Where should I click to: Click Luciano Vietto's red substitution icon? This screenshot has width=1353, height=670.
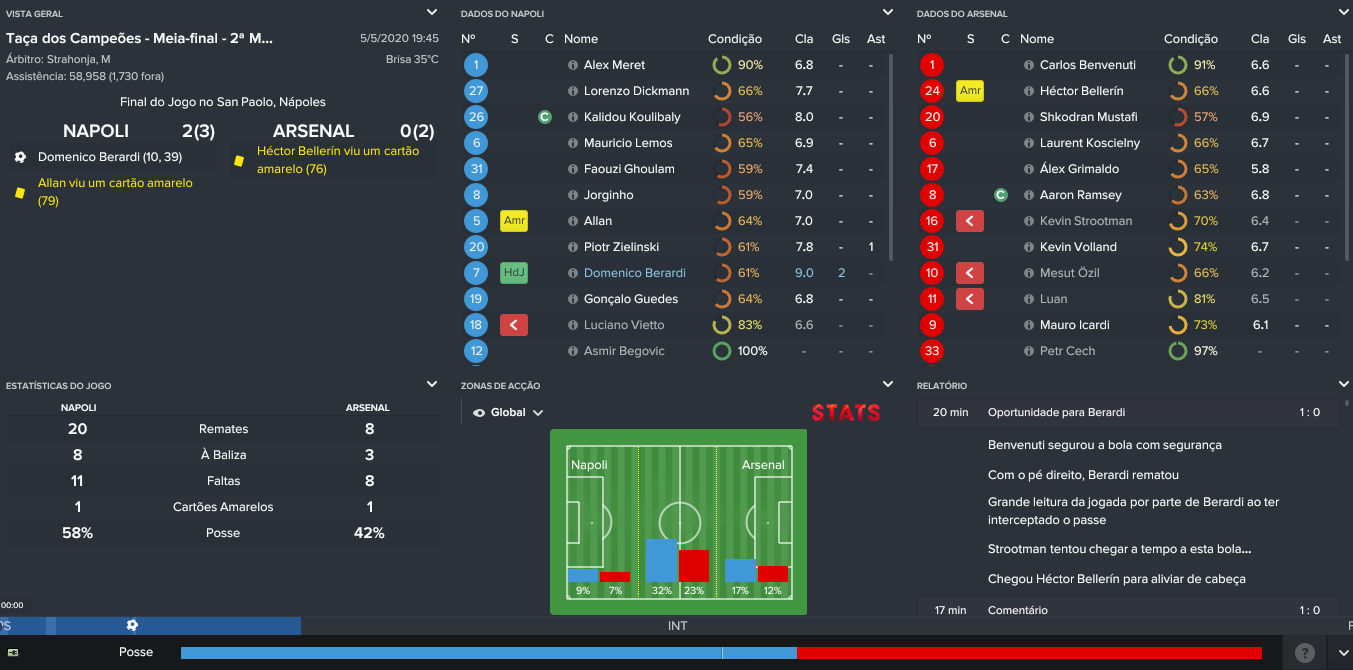click(514, 325)
